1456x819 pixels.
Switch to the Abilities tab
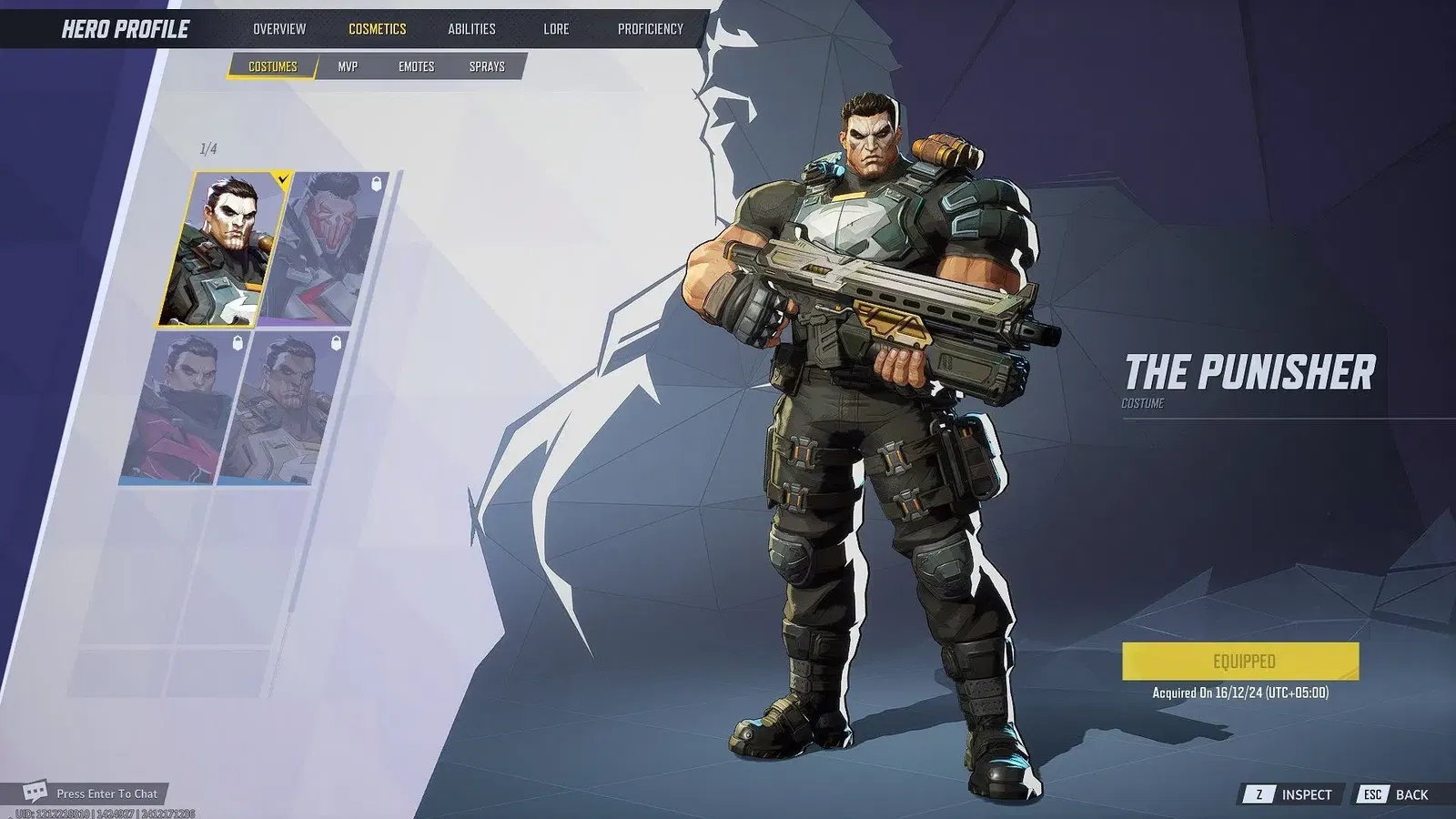(470, 28)
